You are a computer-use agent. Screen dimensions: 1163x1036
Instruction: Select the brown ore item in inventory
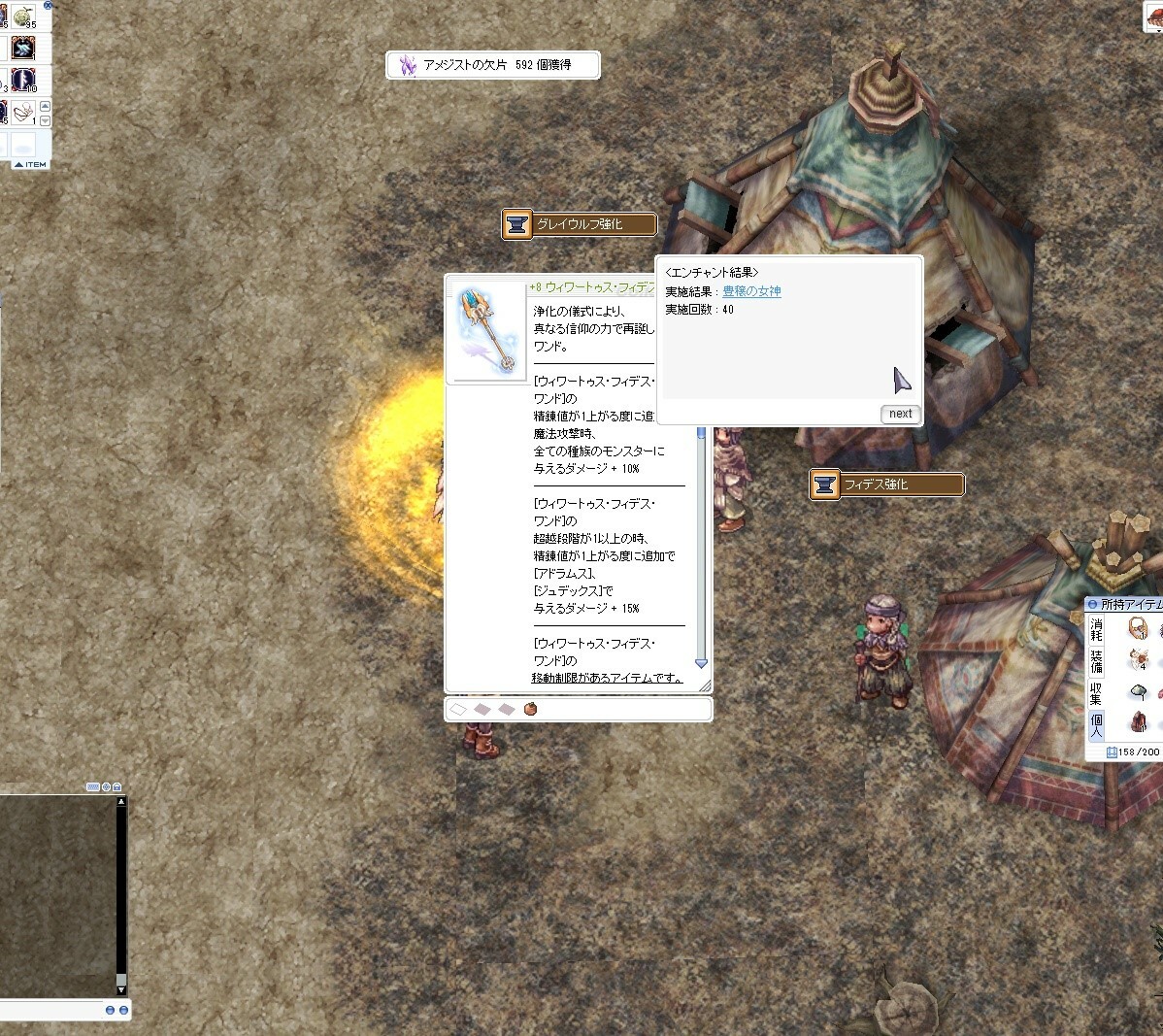1139,722
